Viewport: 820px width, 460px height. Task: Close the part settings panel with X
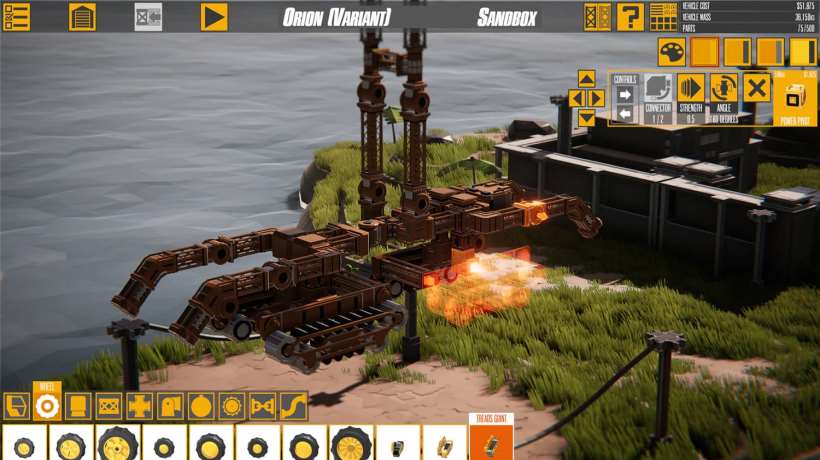[757, 88]
